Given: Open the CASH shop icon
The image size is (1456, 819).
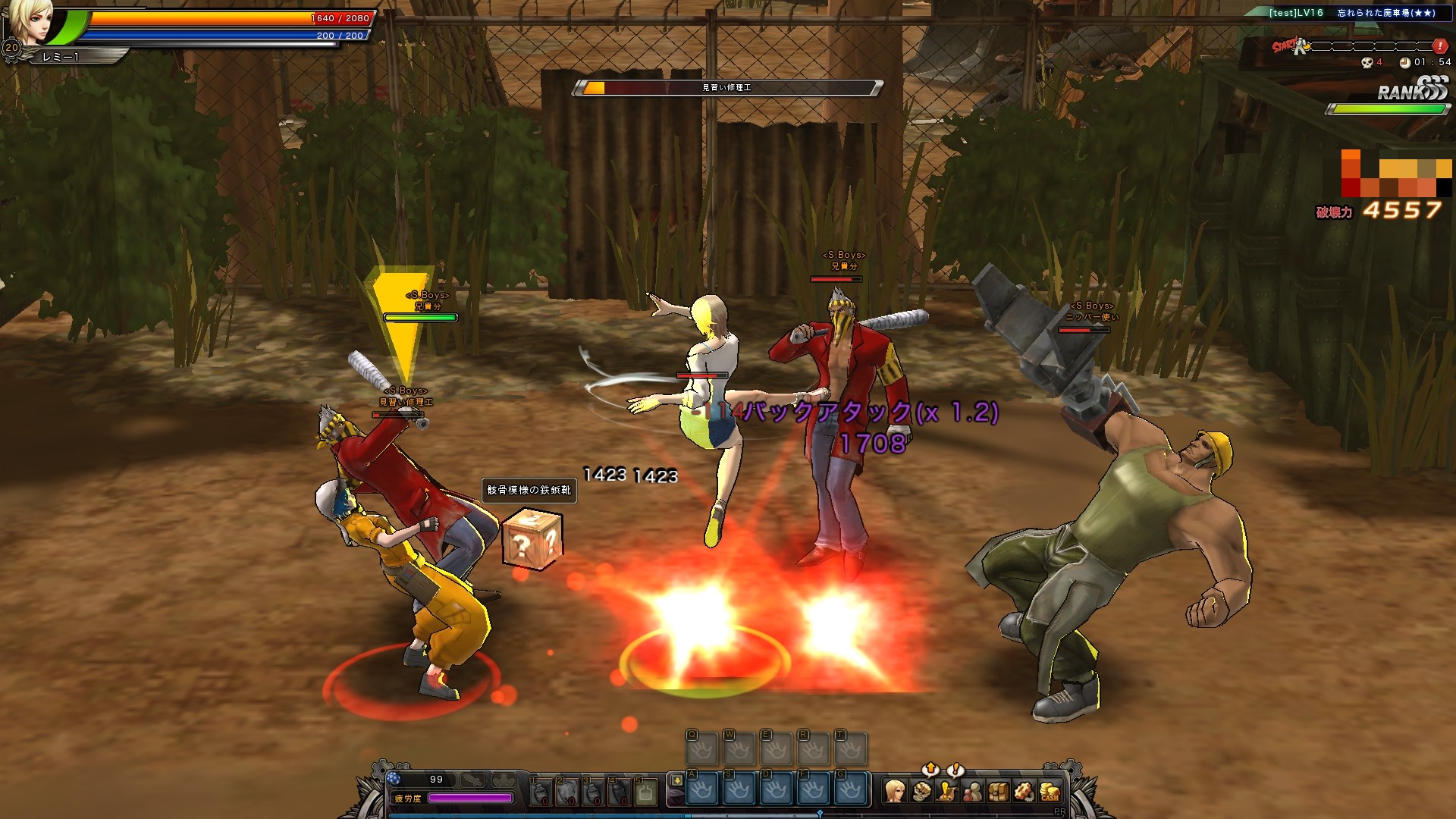Looking at the screenshot, I should coord(1050,792).
